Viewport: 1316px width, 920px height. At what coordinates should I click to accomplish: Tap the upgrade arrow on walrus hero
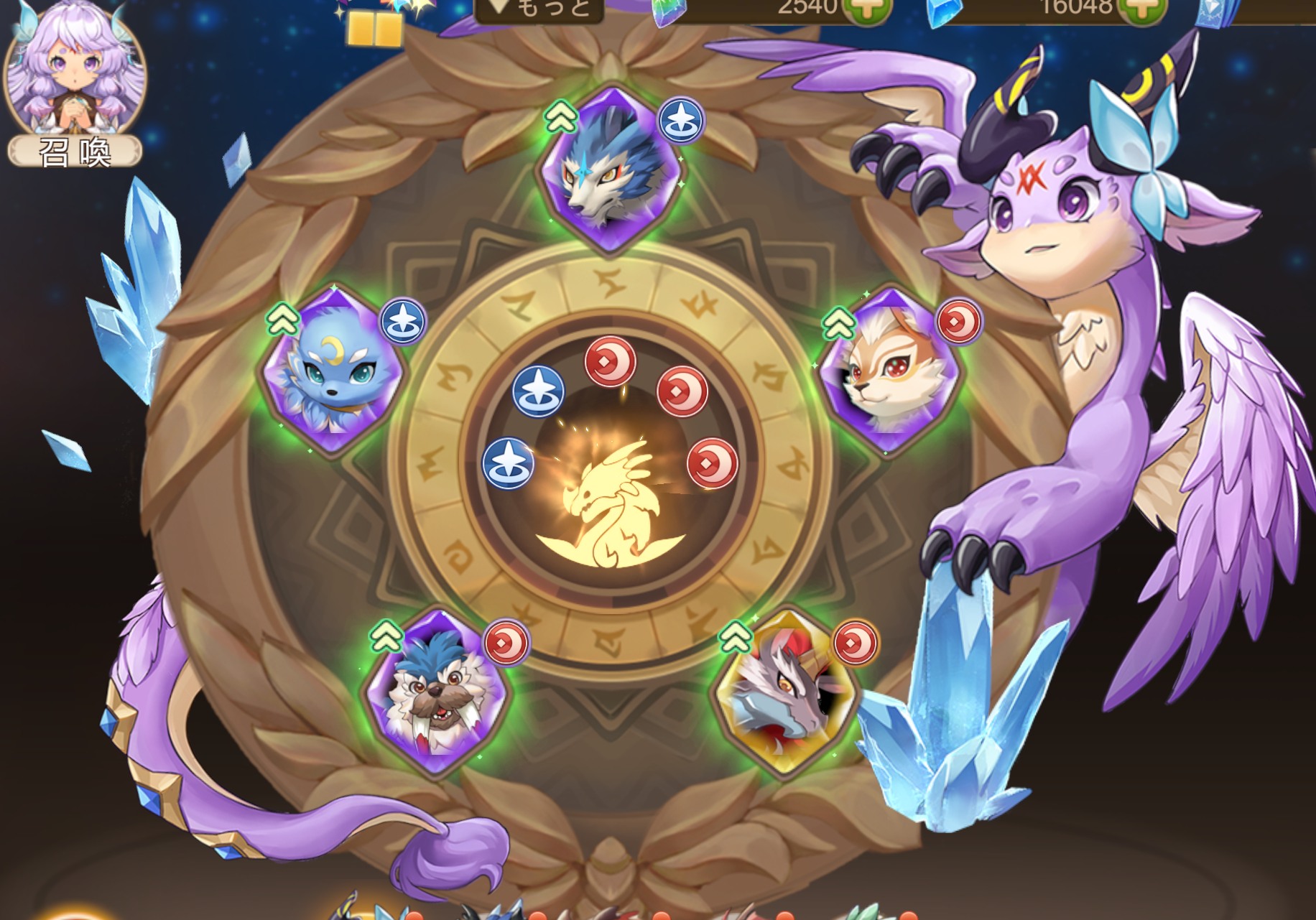click(x=386, y=636)
